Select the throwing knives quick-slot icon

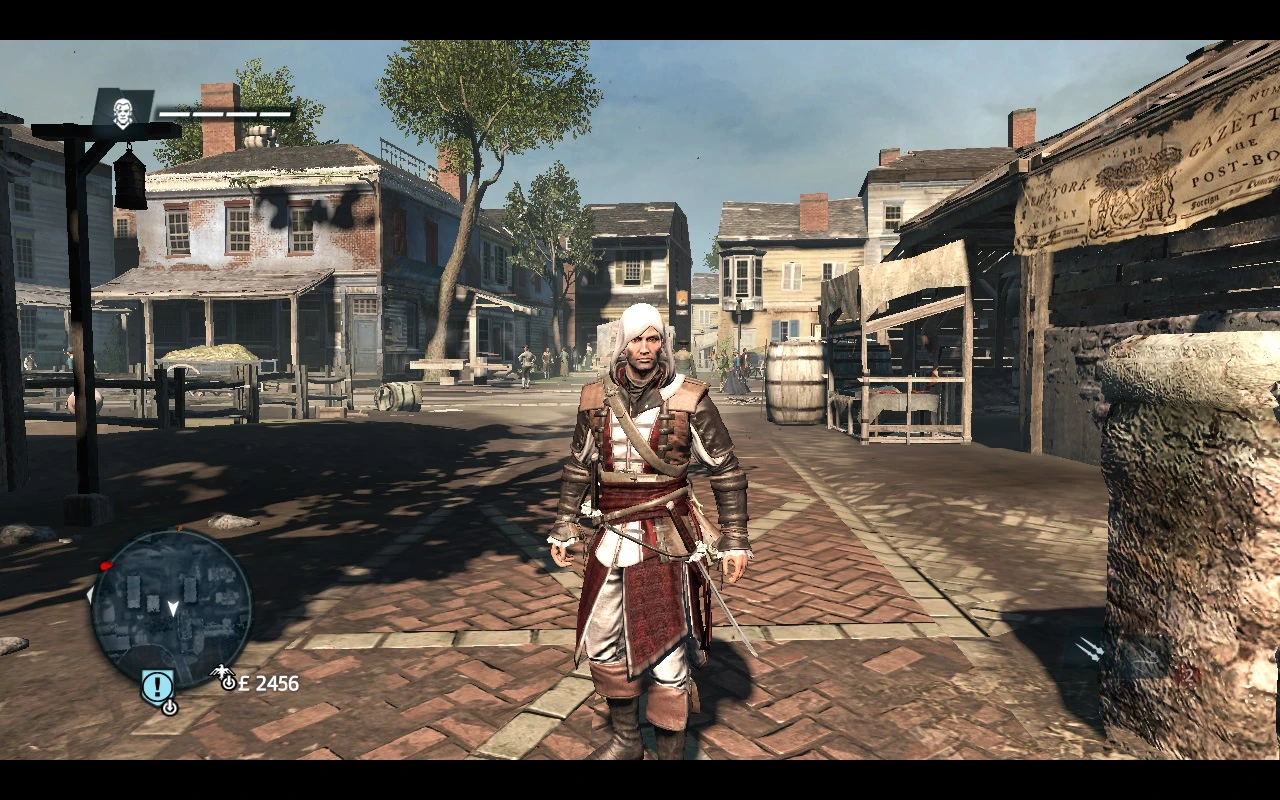[1089, 649]
